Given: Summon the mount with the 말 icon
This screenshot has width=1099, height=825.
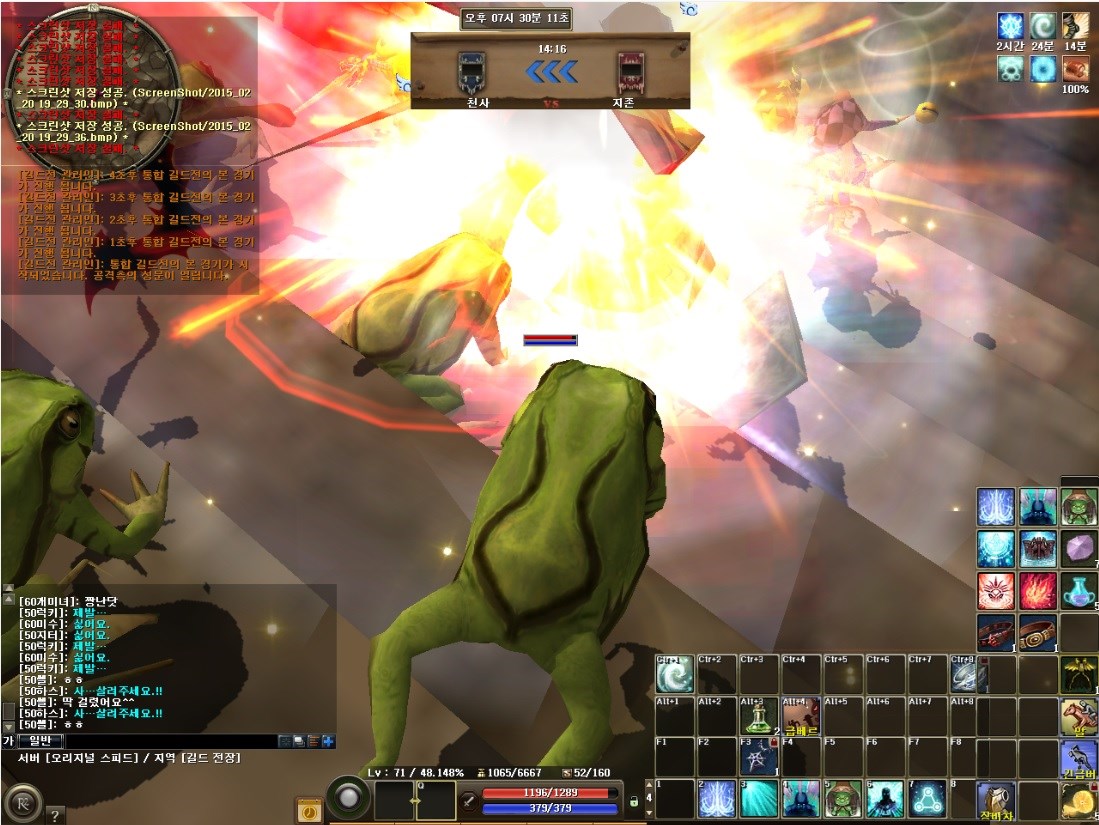Looking at the screenshot, I should [1079, 717].
